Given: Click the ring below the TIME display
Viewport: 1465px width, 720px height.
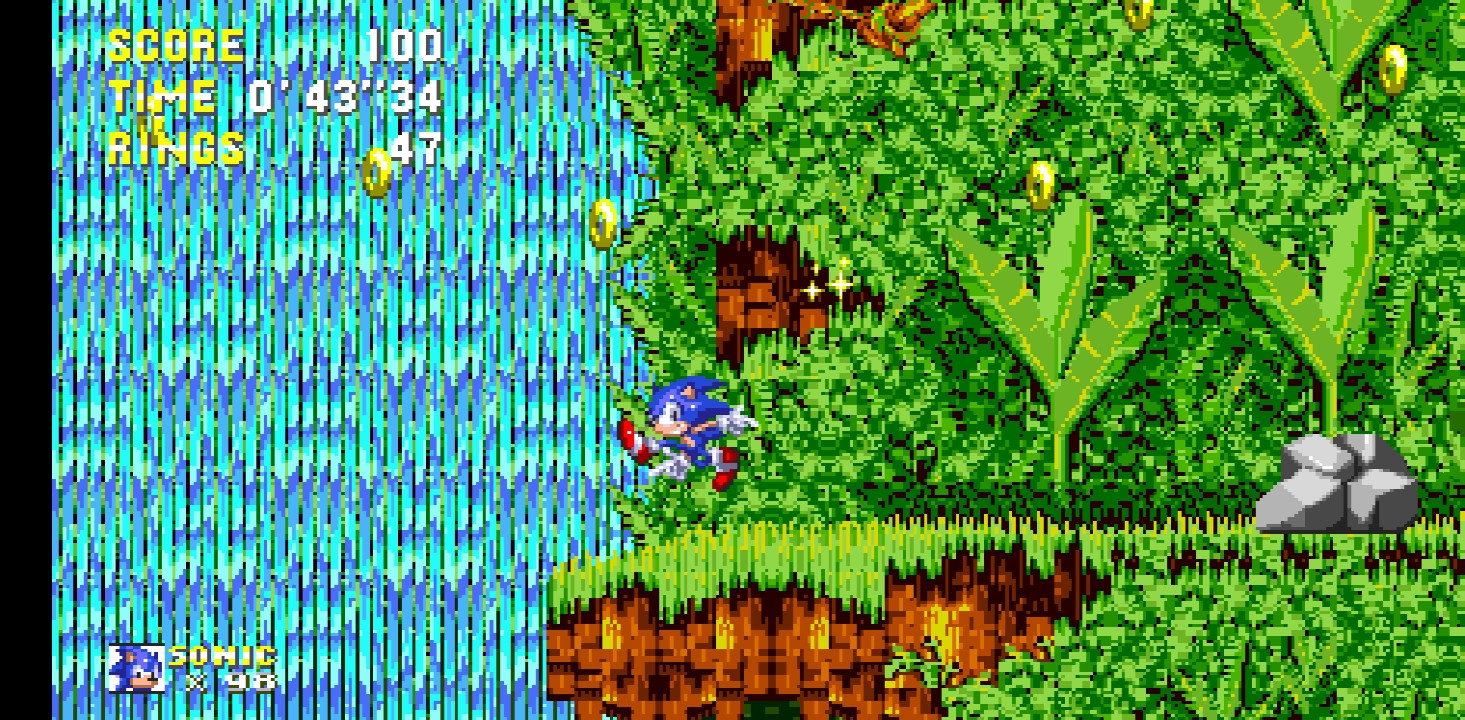Looking at the screenshot, I should pos(376,172).
